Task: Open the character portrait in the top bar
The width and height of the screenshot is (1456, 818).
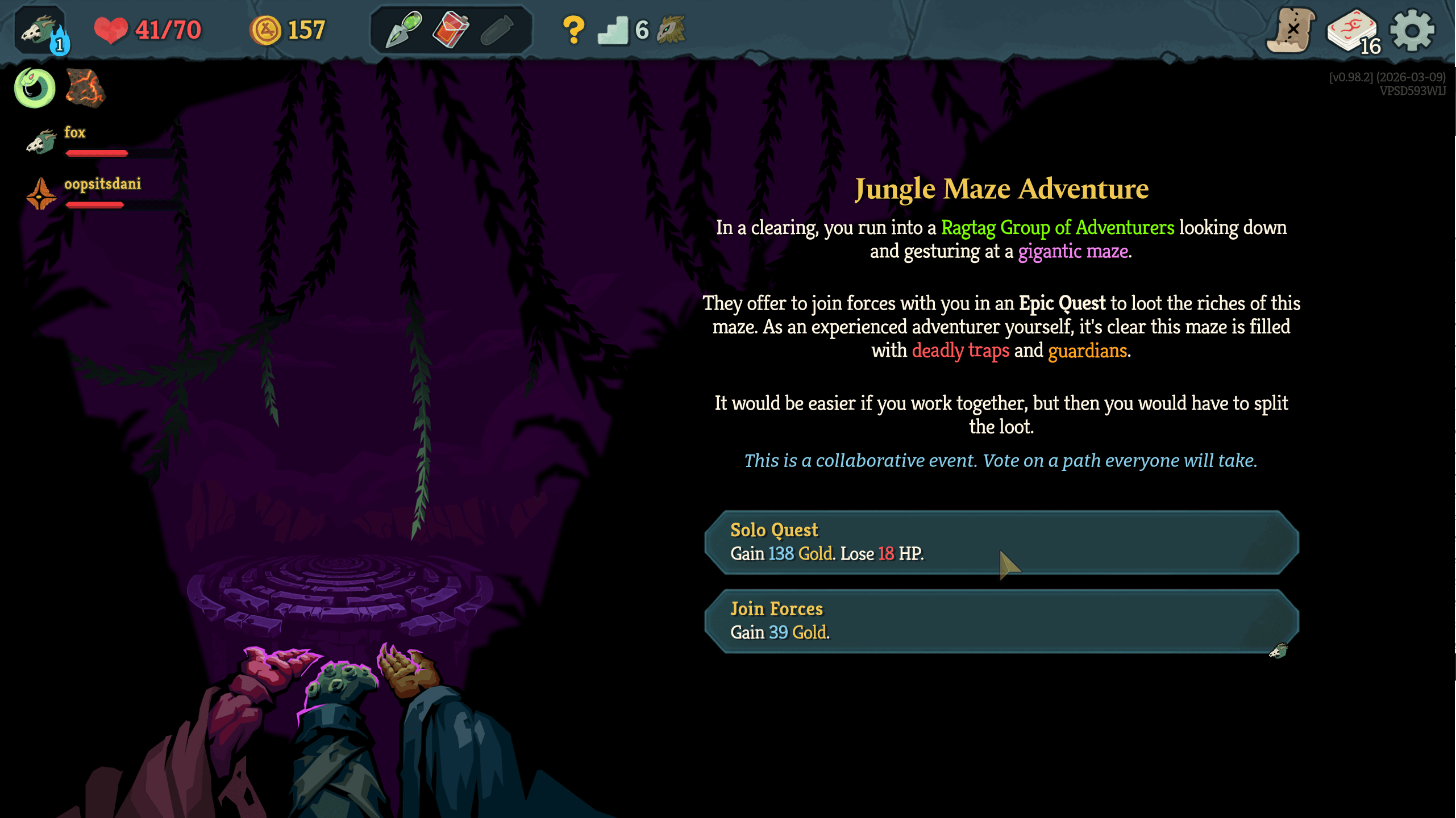Action: pos(41,31)
